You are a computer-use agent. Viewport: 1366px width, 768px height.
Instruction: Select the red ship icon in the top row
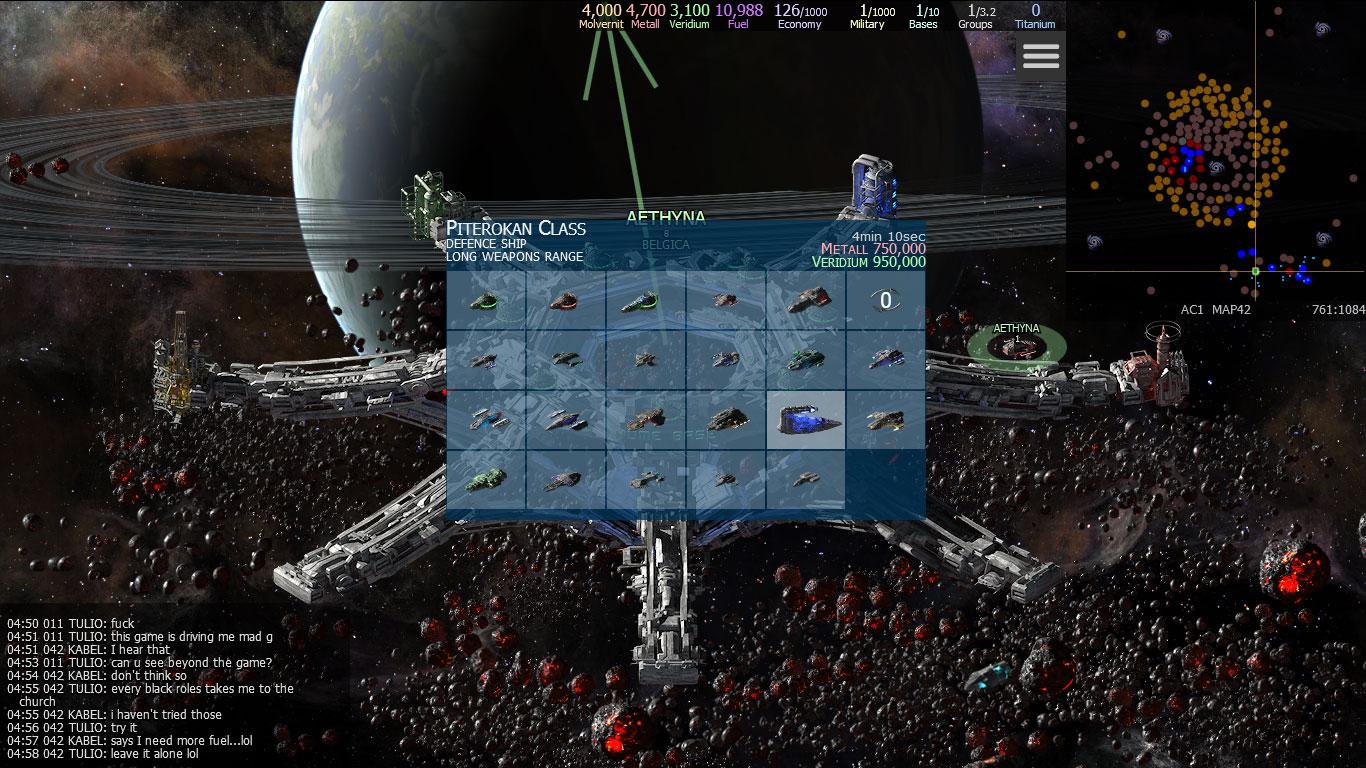coord(565,300)
